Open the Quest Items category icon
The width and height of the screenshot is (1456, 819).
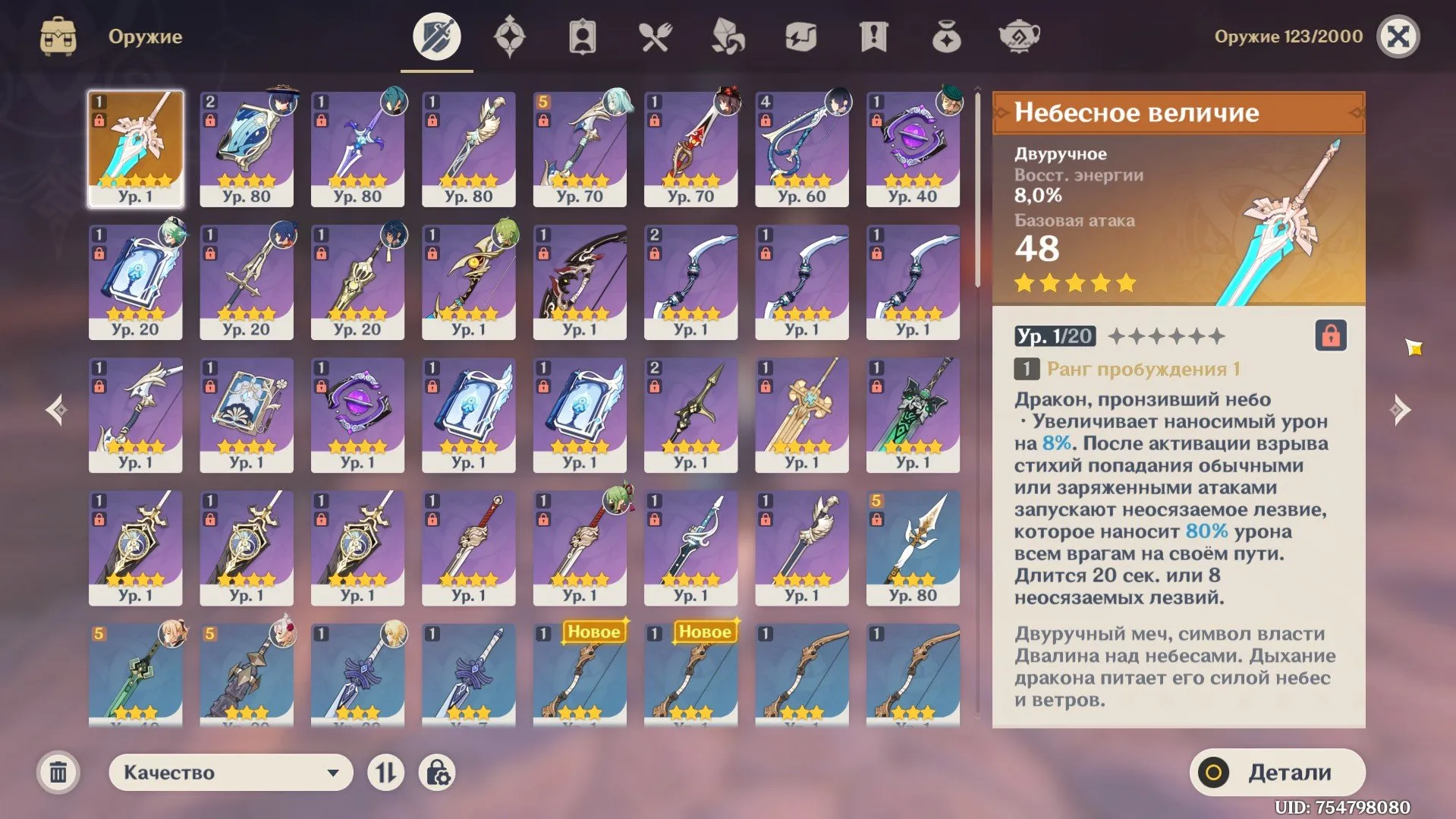point(874,35)
